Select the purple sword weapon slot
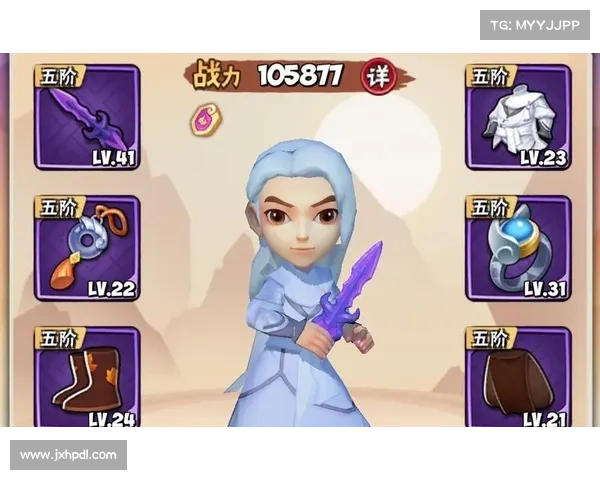 (87, 117)
